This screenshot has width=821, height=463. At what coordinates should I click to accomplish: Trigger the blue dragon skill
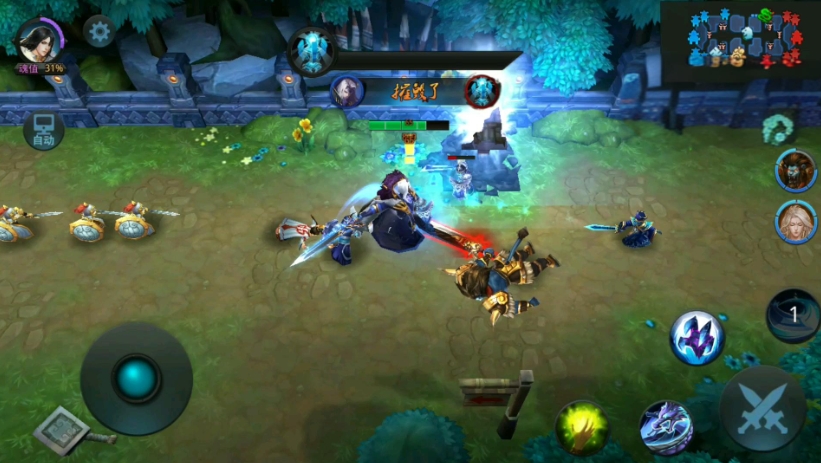pos(666,427)
